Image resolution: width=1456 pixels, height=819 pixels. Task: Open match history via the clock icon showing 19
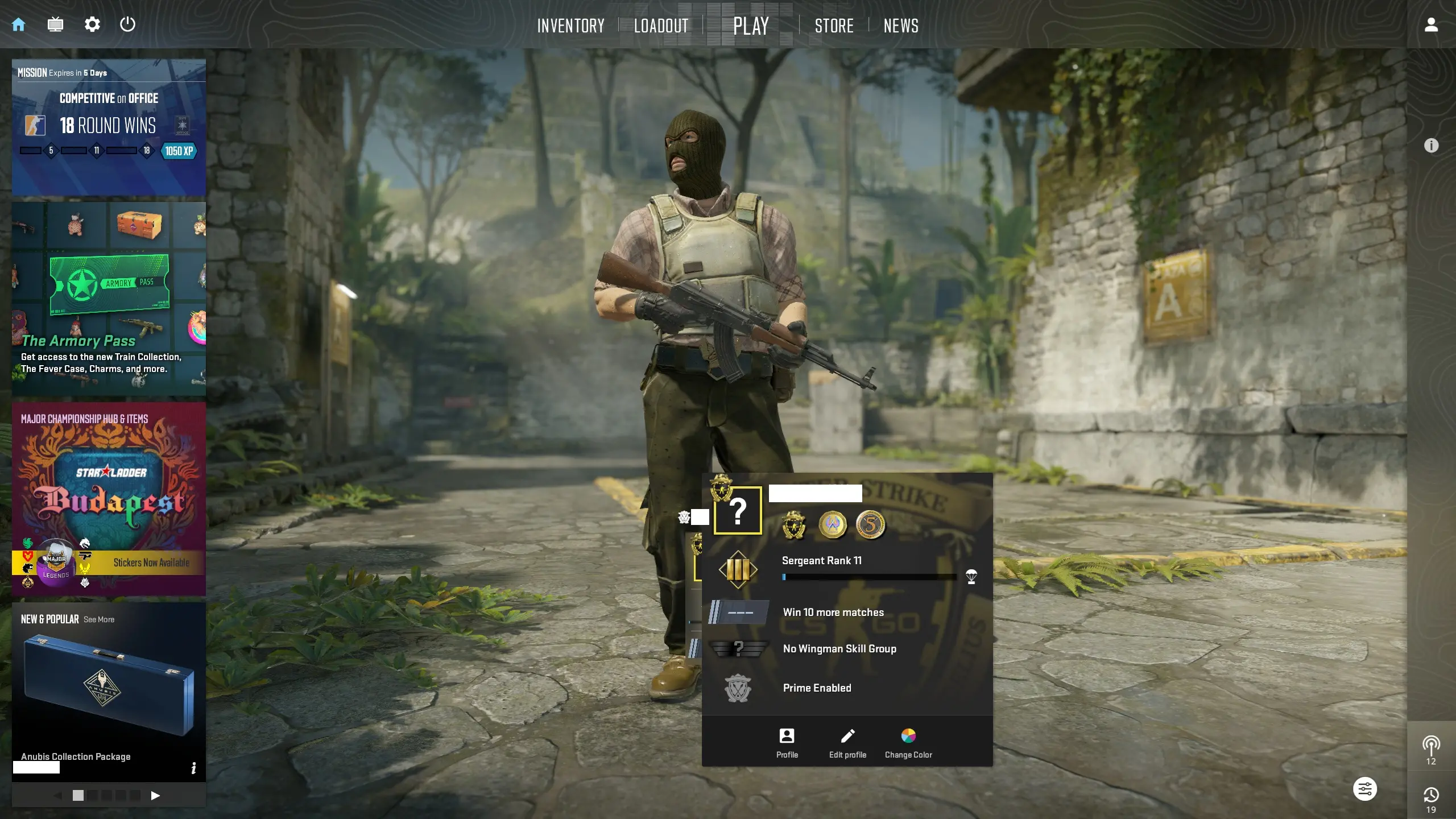pos(1433,795)
